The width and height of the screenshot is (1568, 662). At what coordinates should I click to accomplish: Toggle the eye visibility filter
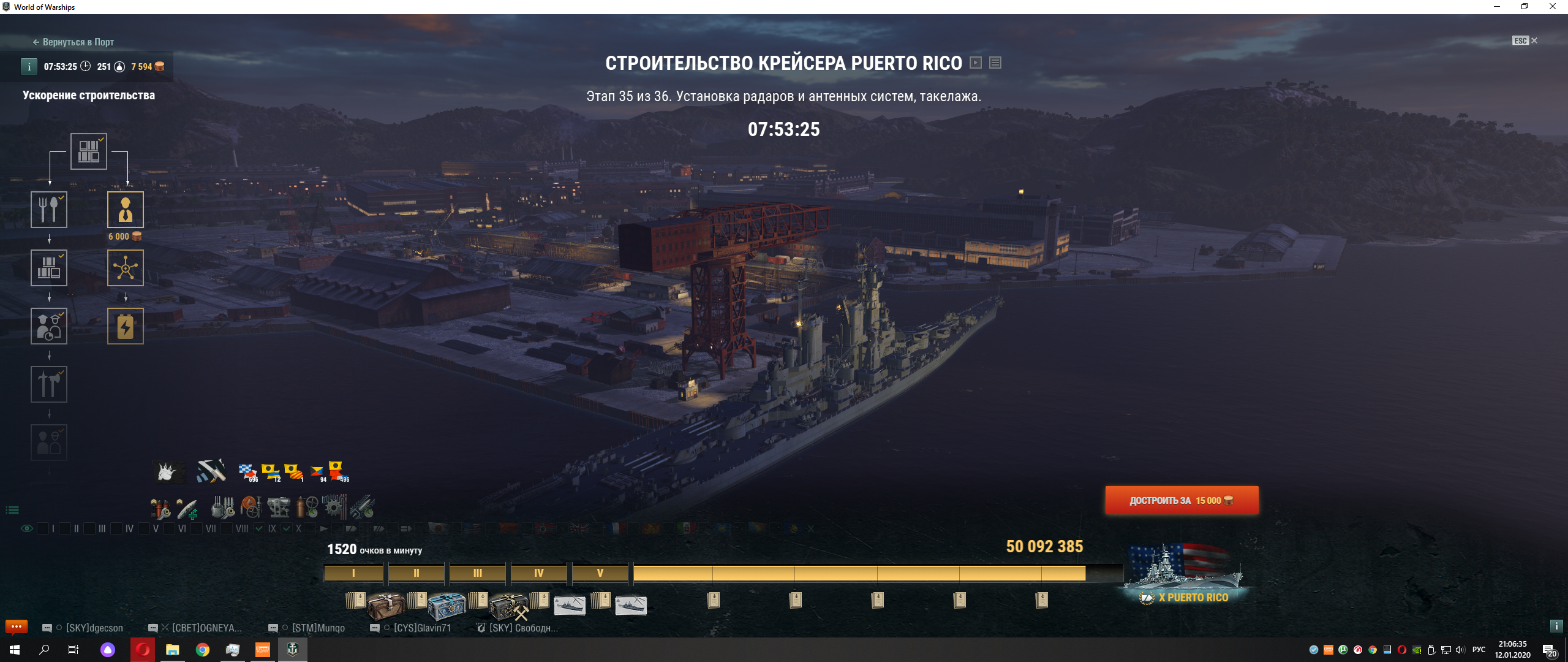coord(27,528)
